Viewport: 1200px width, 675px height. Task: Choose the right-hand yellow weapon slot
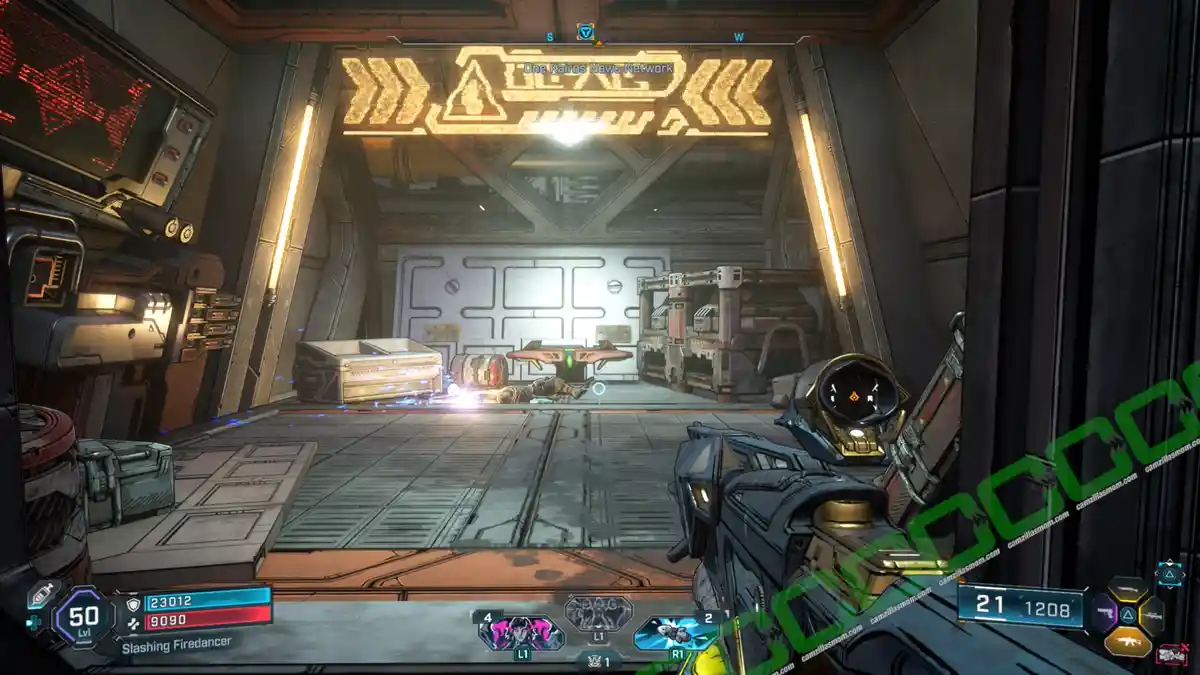[1152, 614]
